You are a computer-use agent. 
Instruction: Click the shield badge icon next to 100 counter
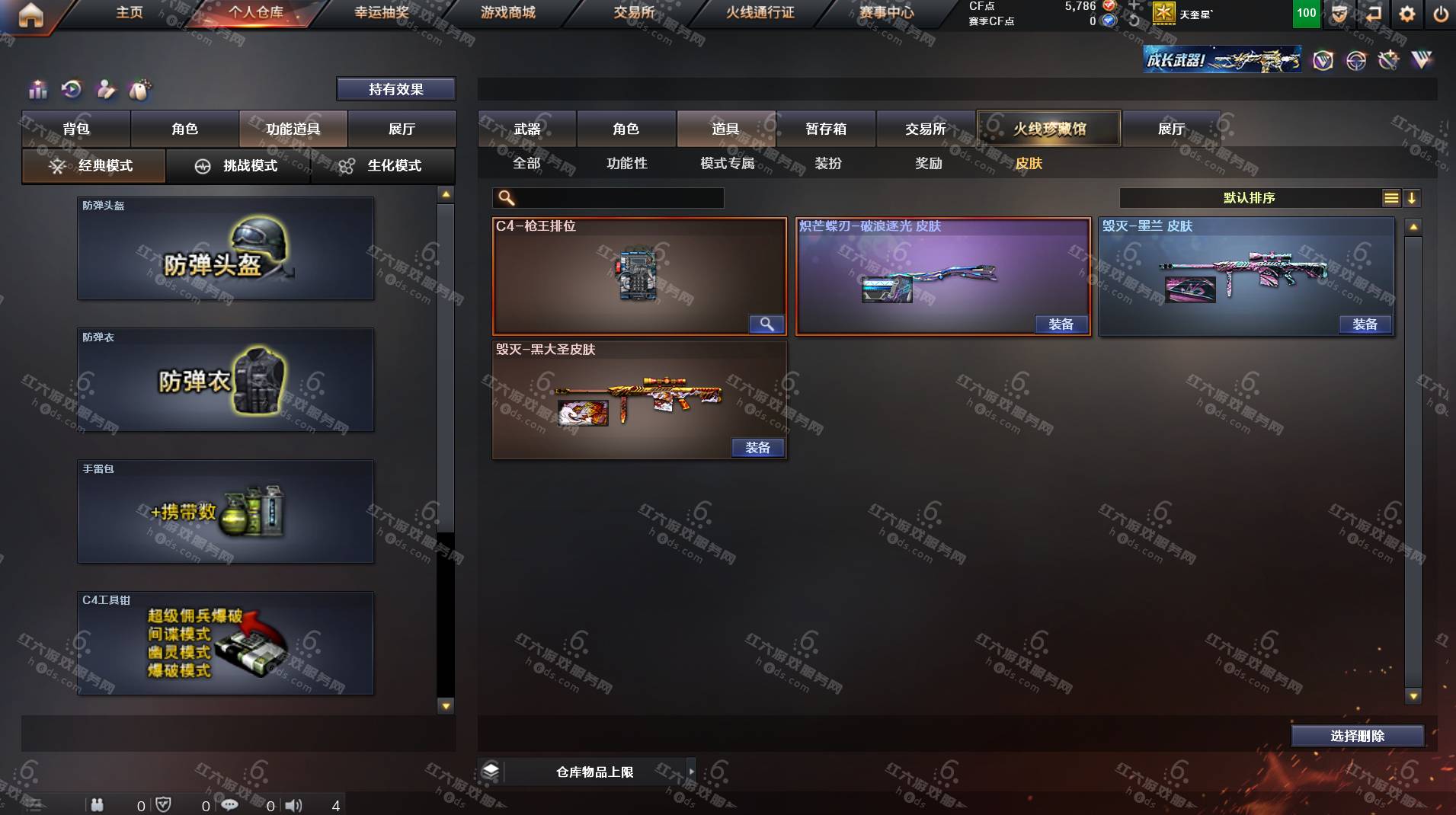1340,13
